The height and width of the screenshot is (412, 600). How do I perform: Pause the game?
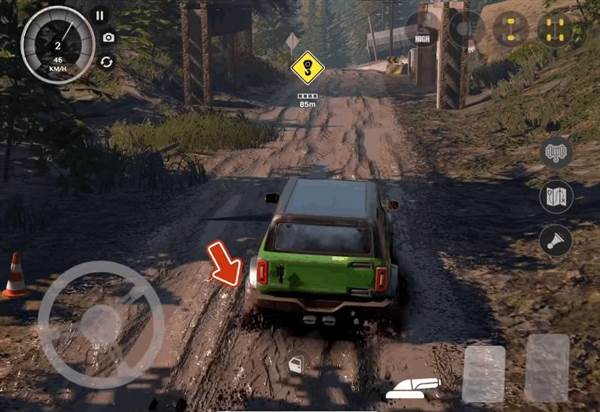[x=100, y=16]
